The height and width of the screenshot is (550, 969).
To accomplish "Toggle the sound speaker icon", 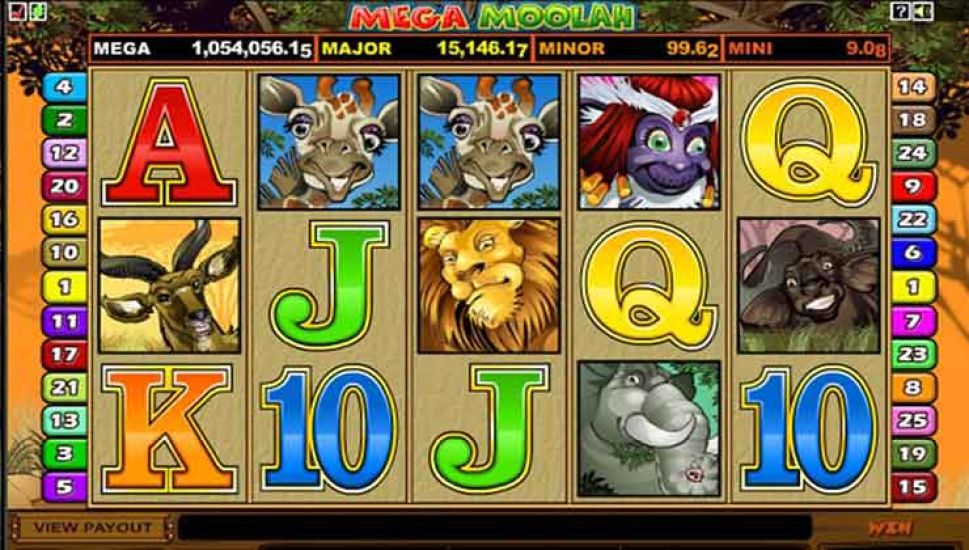I will point(921,11).
